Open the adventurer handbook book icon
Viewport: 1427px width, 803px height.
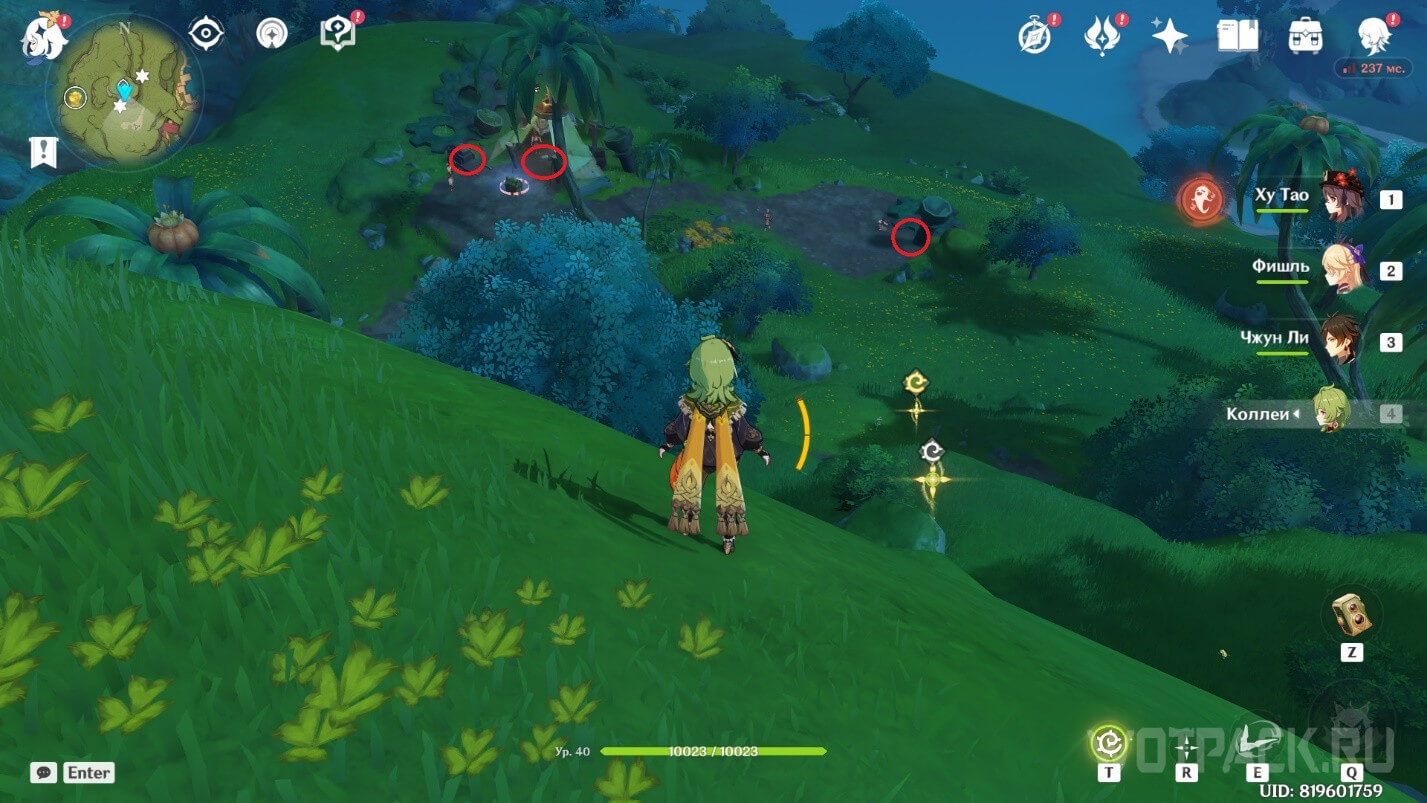point(1237,36)
